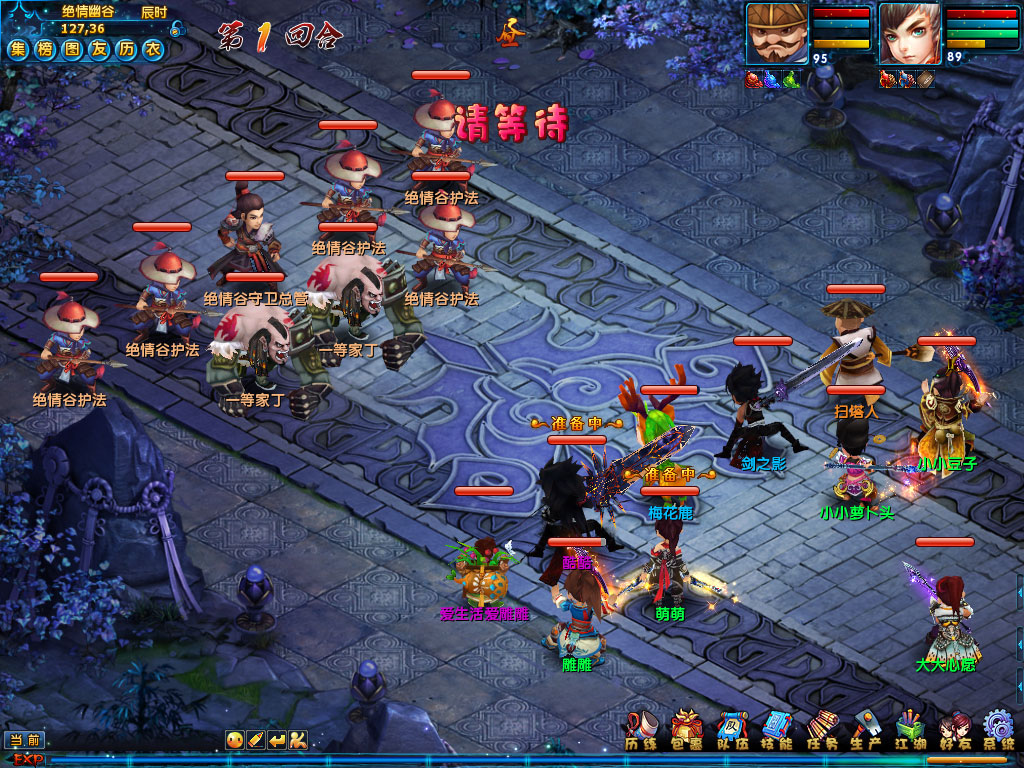1024x768 pixels.
Task: Click the 历 round button
Action: [125, 49]
